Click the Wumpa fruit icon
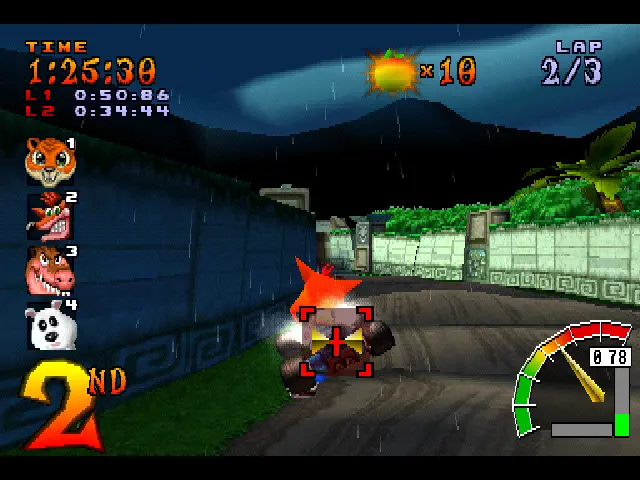This screenshot has height=480, width=640. coord(392,71)
